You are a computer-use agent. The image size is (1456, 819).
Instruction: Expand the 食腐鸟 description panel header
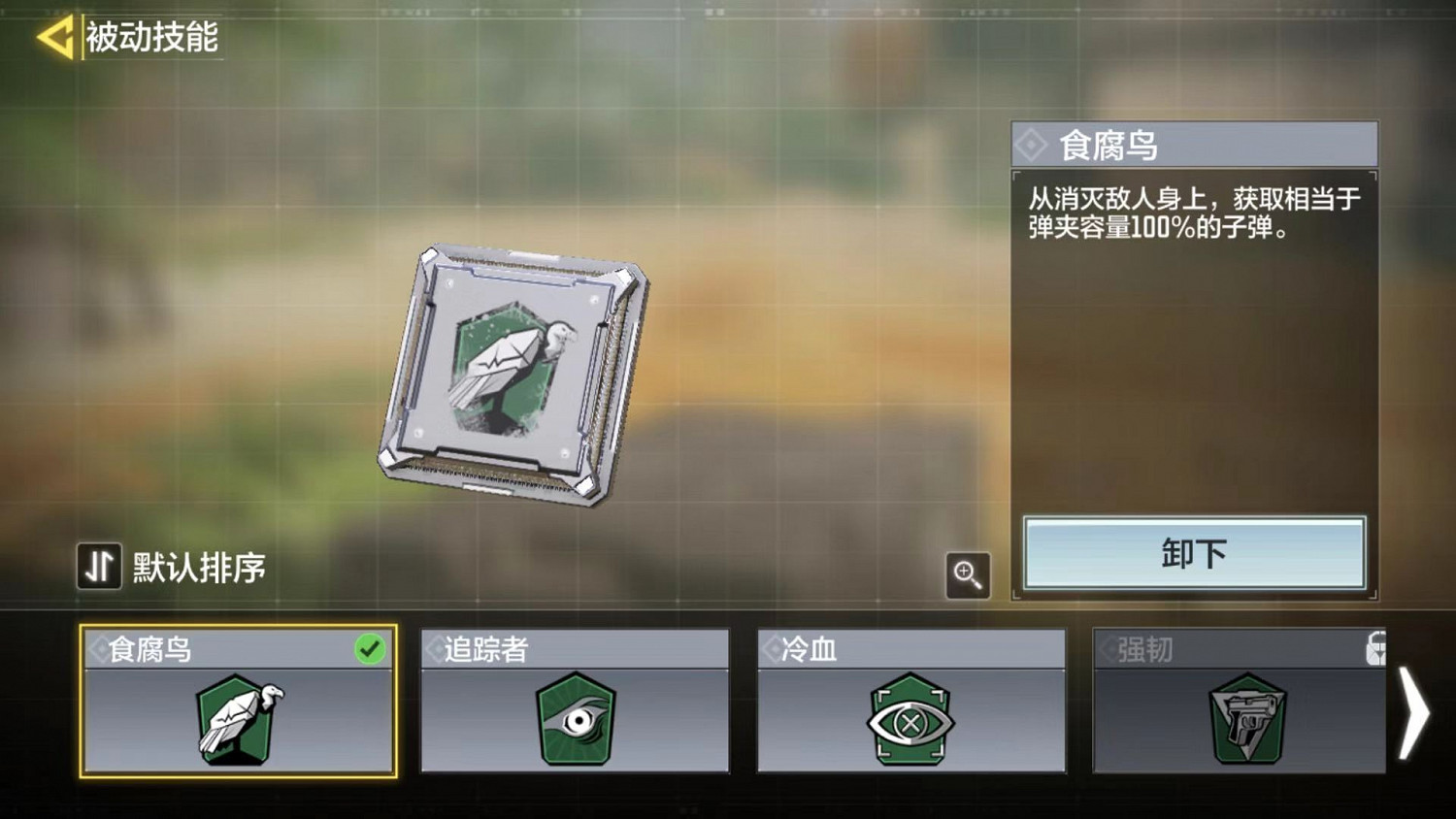click(1194, 144)
